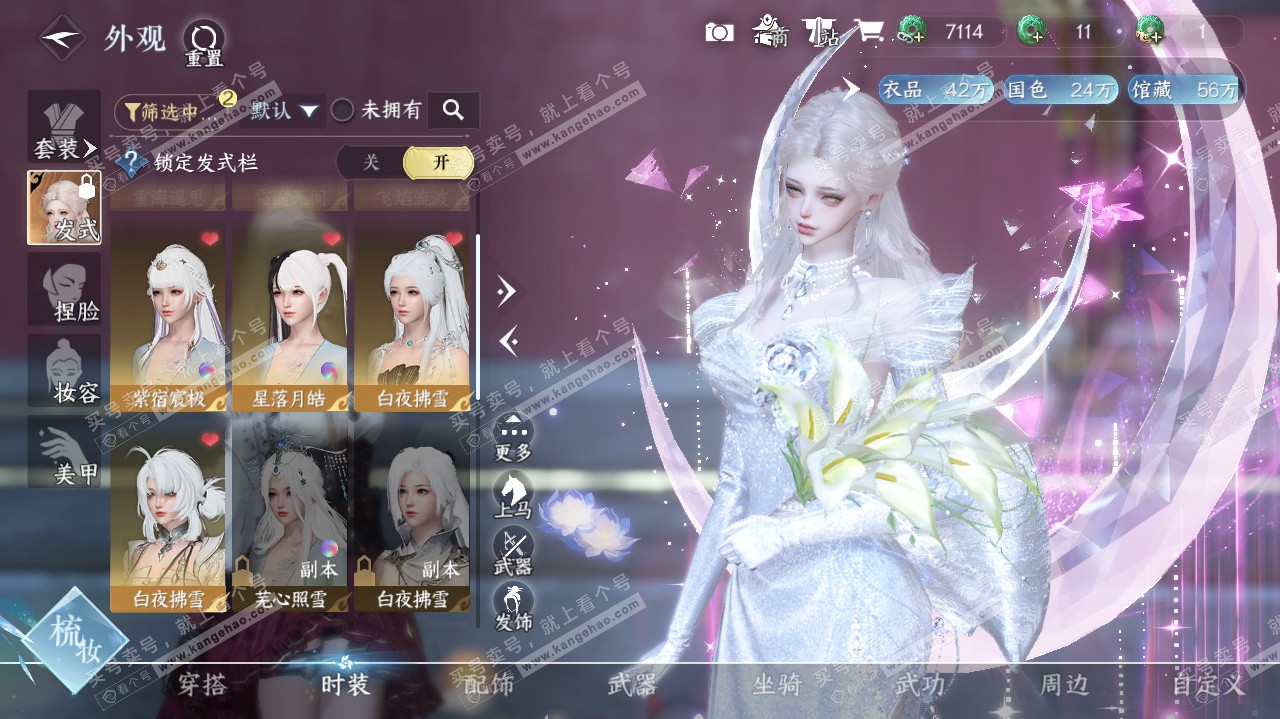
Task: Toggle the 武器 weapon display
Action: pyautogui.click(x=513, y=550)
